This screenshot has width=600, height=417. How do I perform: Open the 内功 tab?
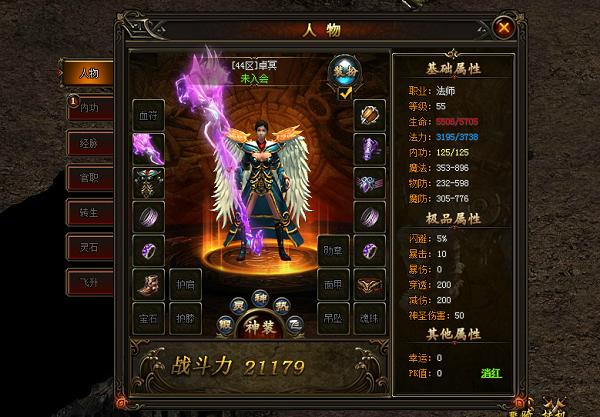click(88, 108)
